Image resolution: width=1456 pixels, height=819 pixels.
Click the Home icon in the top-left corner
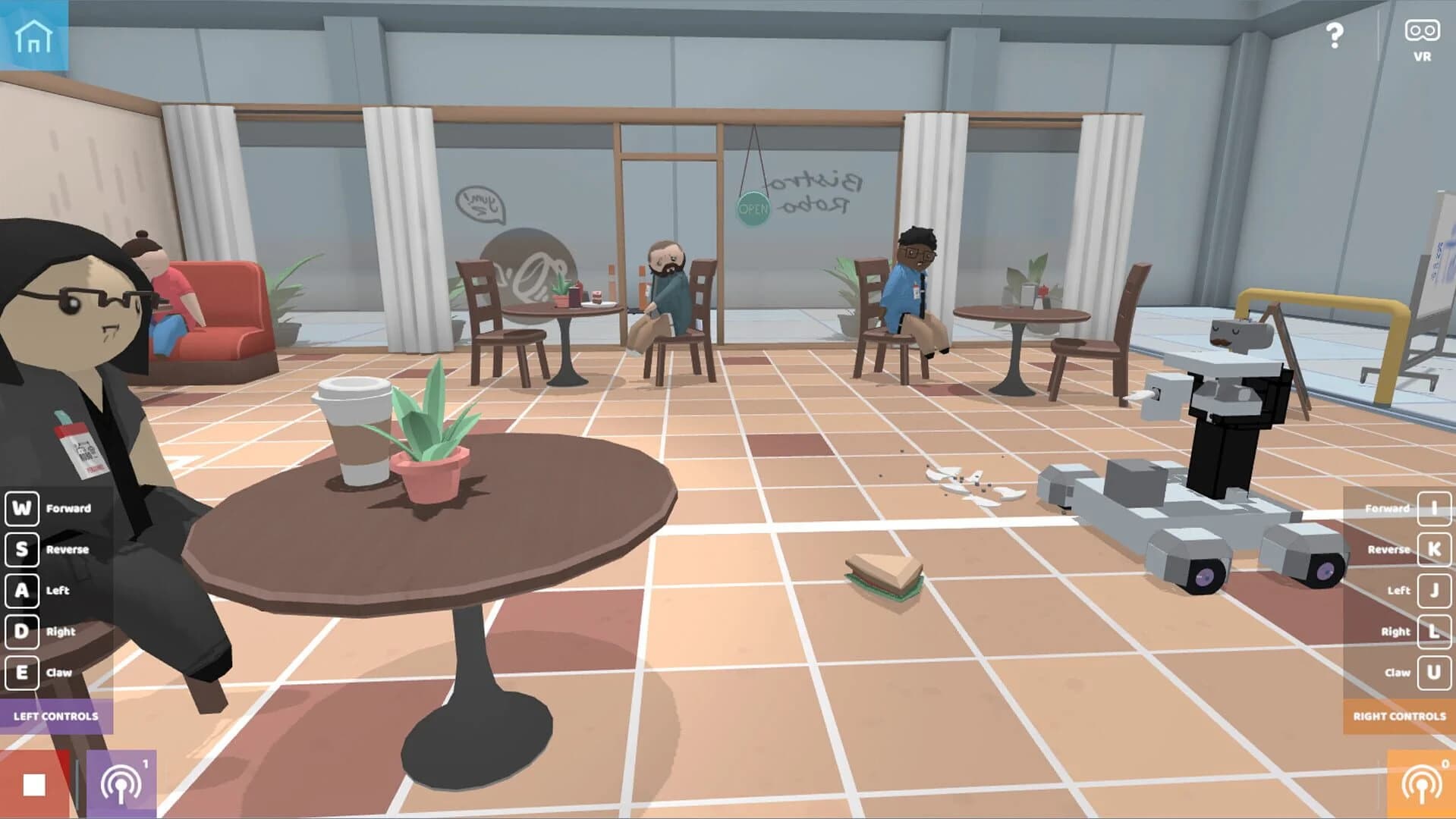(36, 35)
